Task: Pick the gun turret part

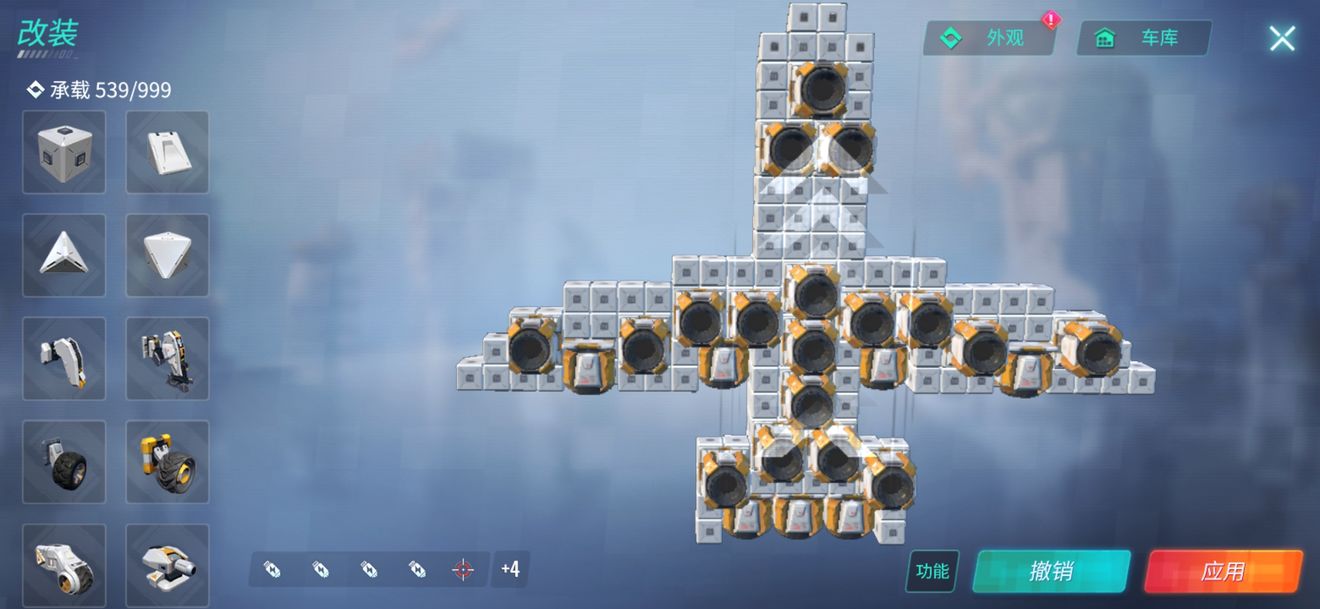Action: point(167,564)
